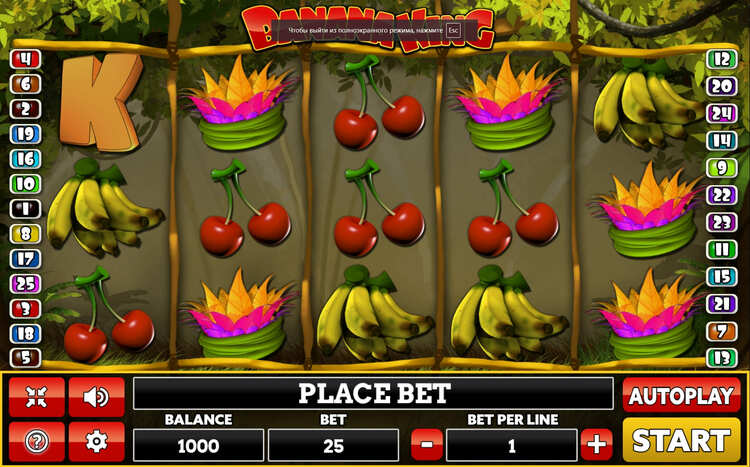This screenshot has height=467, width=750.
Task: Toggle the sound speaker button
Action: [x=97, y=396]
